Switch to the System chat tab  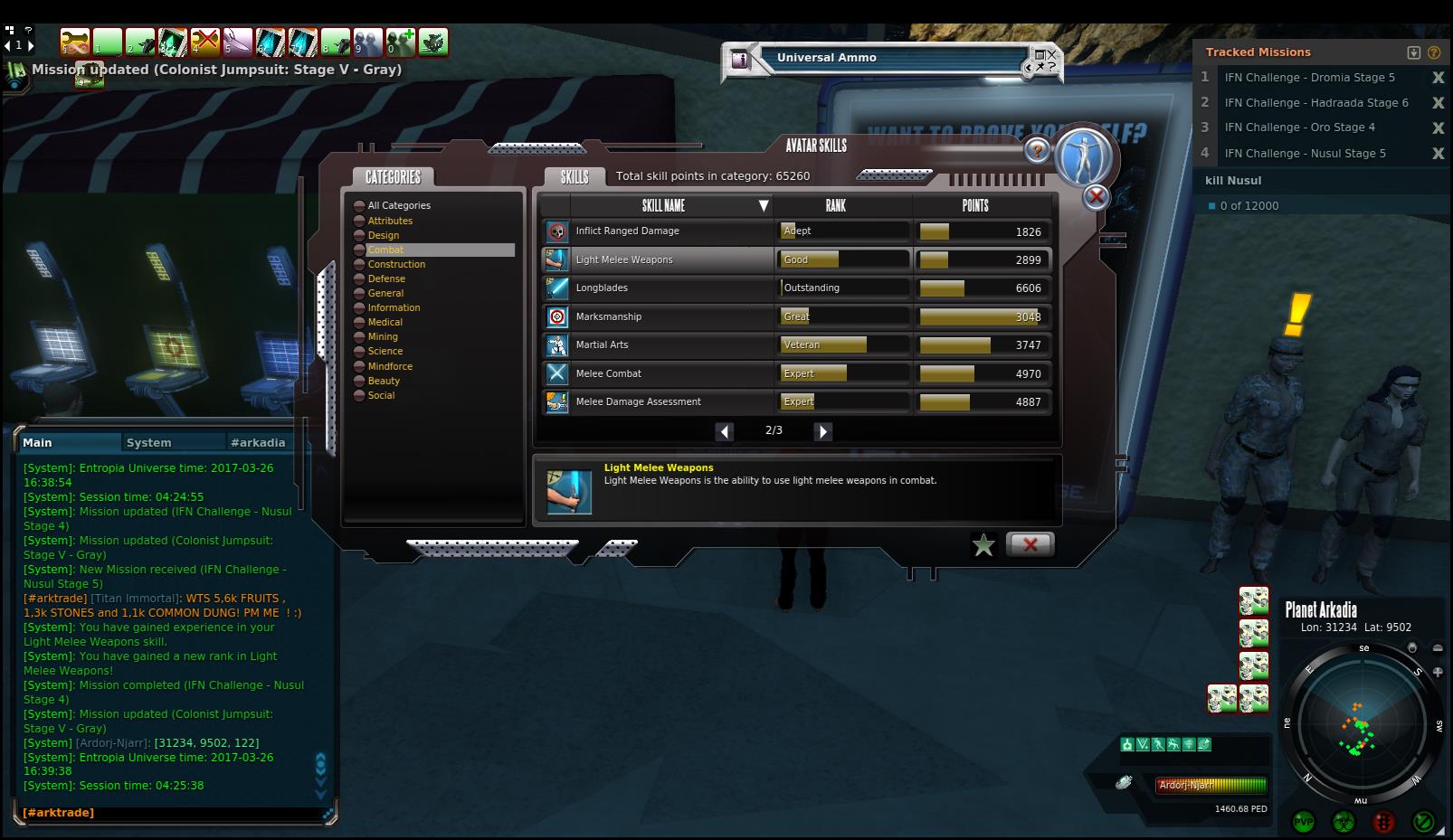pos(149,442)
